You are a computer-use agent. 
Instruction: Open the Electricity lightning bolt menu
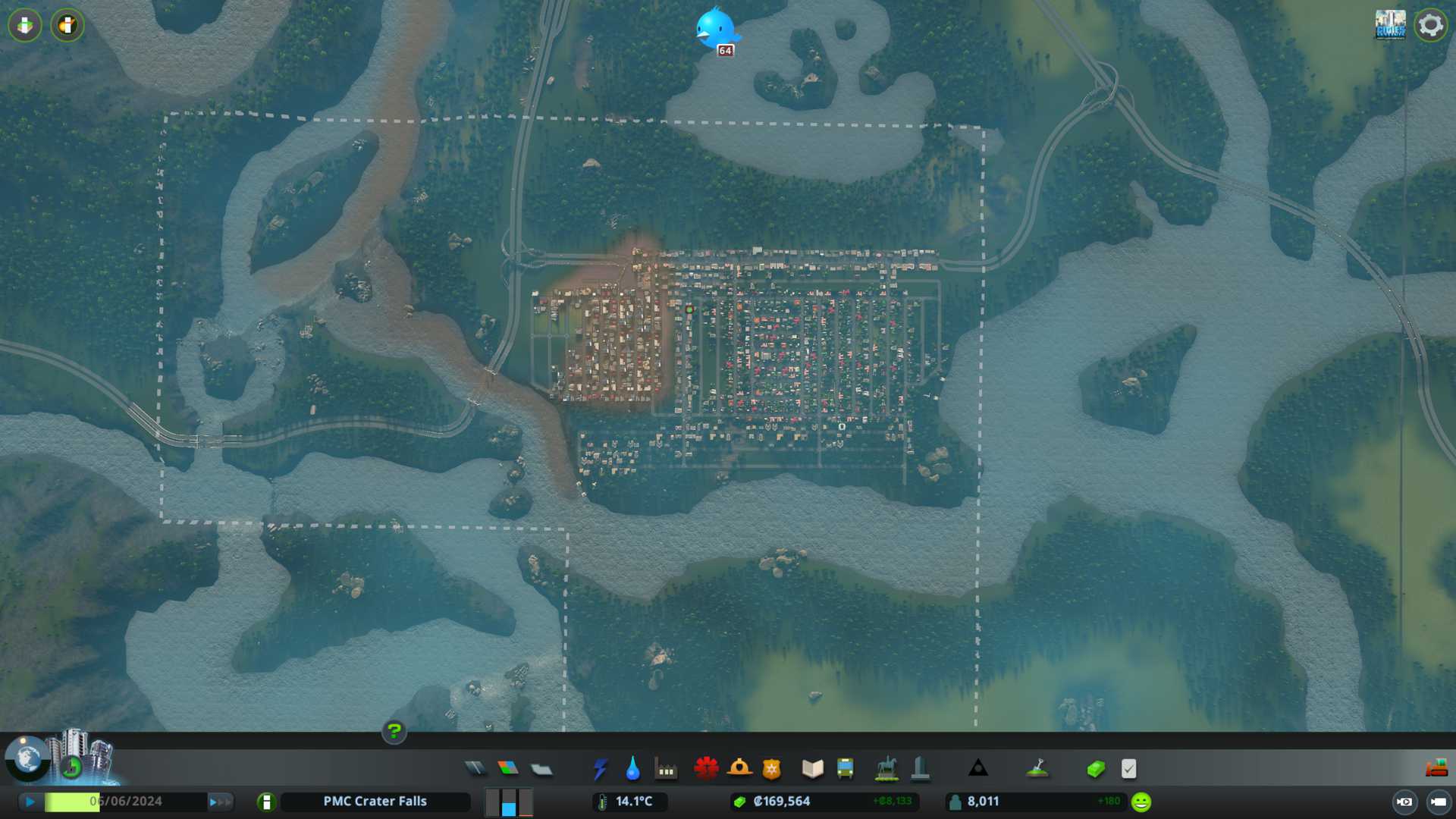coord(600,769)
